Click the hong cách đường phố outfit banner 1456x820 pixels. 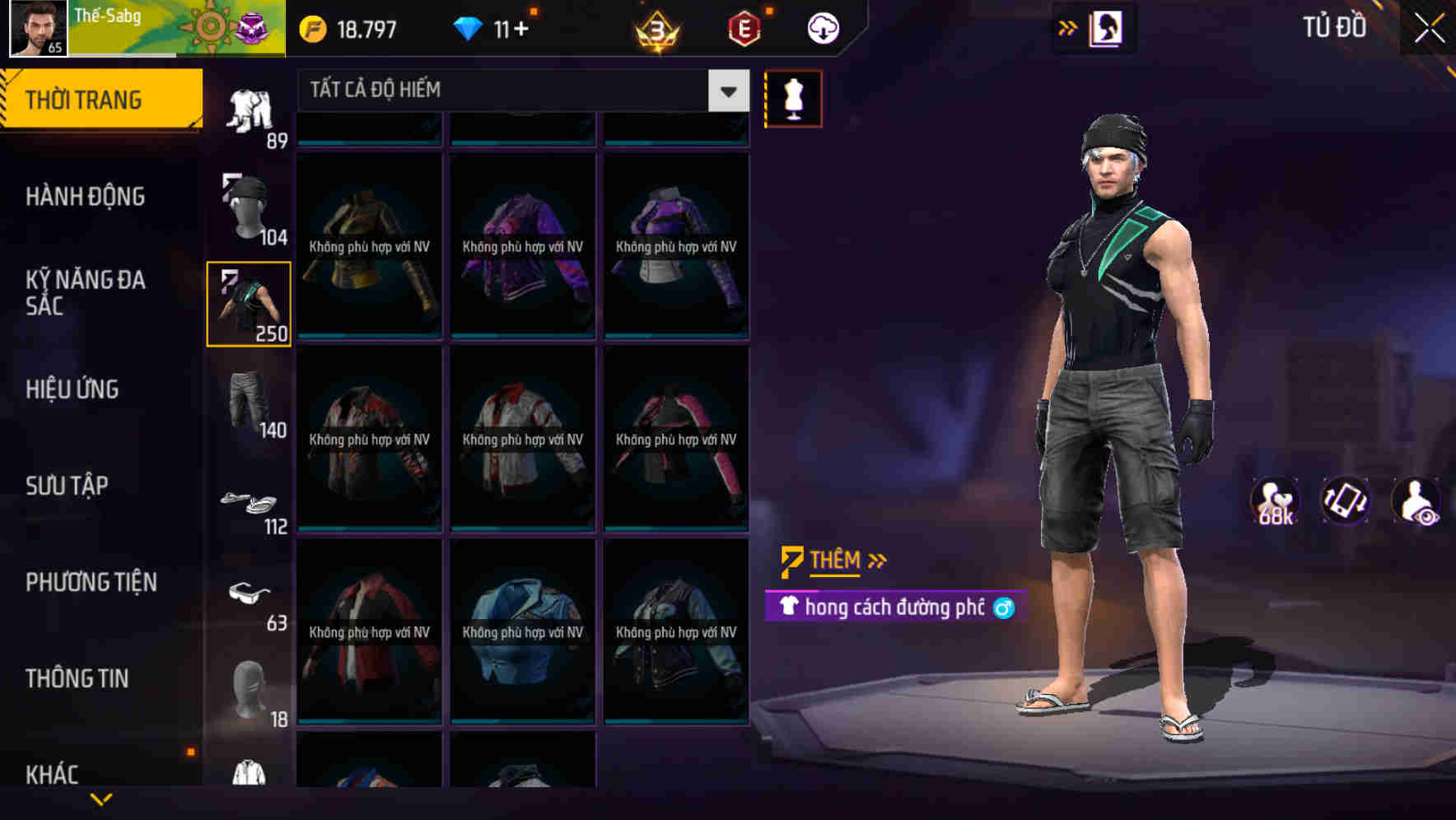click(889, 608)
